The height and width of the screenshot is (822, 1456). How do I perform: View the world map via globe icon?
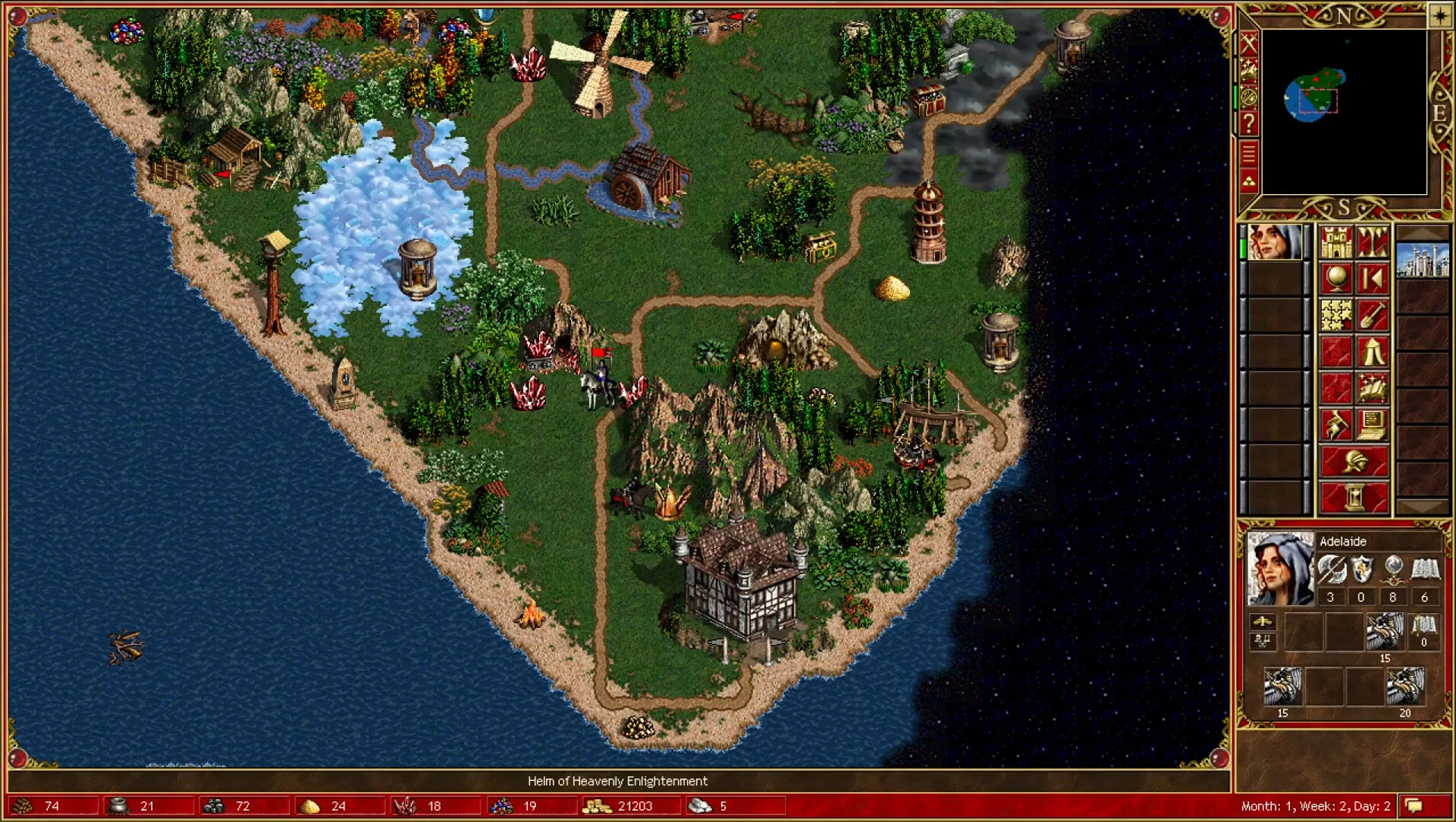1336,276
